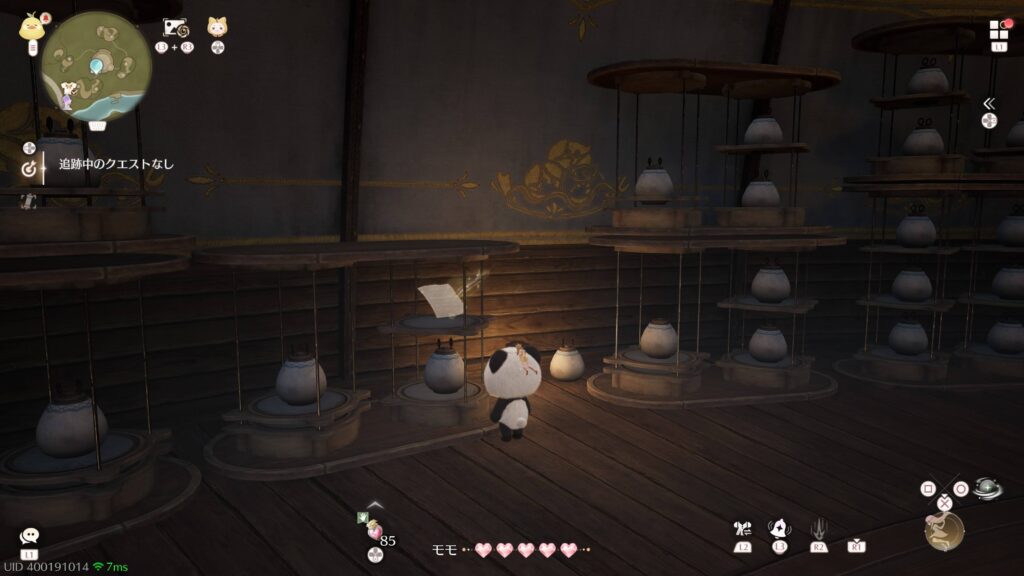Open the yellow chick Pear-Pal menu
Viewport: 1024px width, 576px height.
[32, 26]
